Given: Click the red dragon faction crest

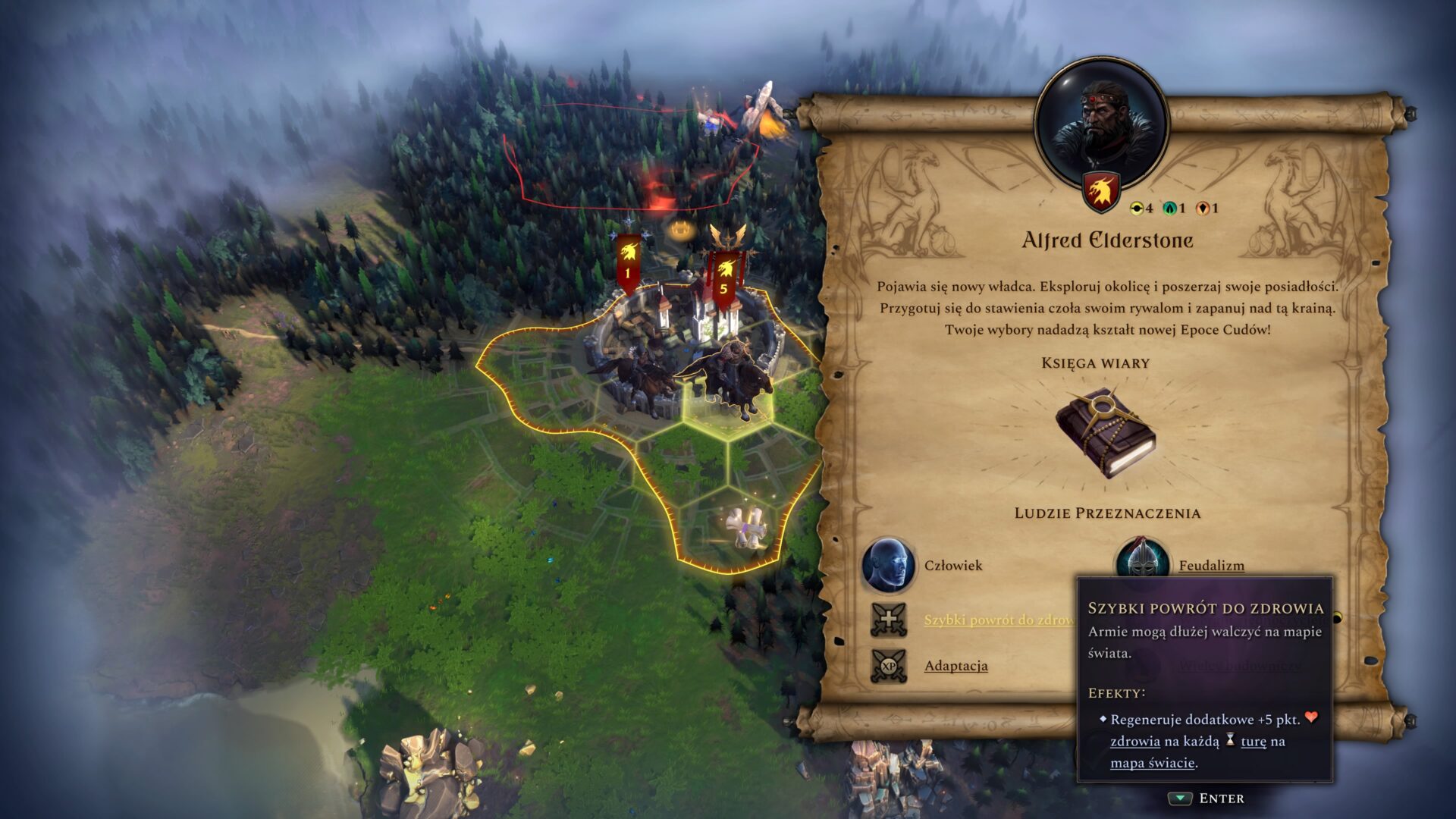Looking at the screenshot, I should pos(1102,190).
